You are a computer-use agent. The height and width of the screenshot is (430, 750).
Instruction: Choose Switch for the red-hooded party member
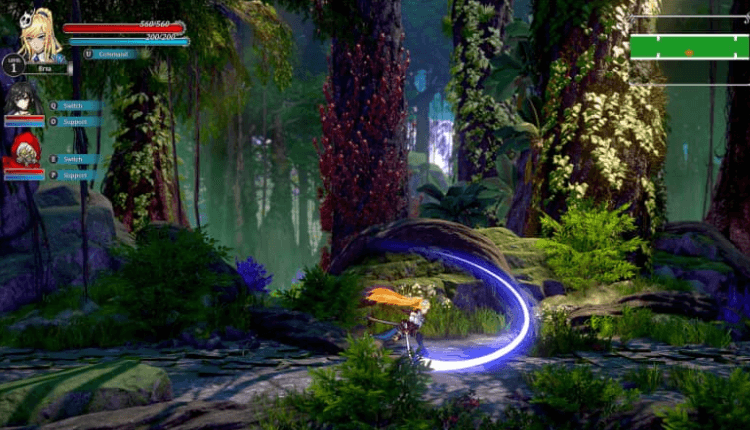(x=73, y=159)
